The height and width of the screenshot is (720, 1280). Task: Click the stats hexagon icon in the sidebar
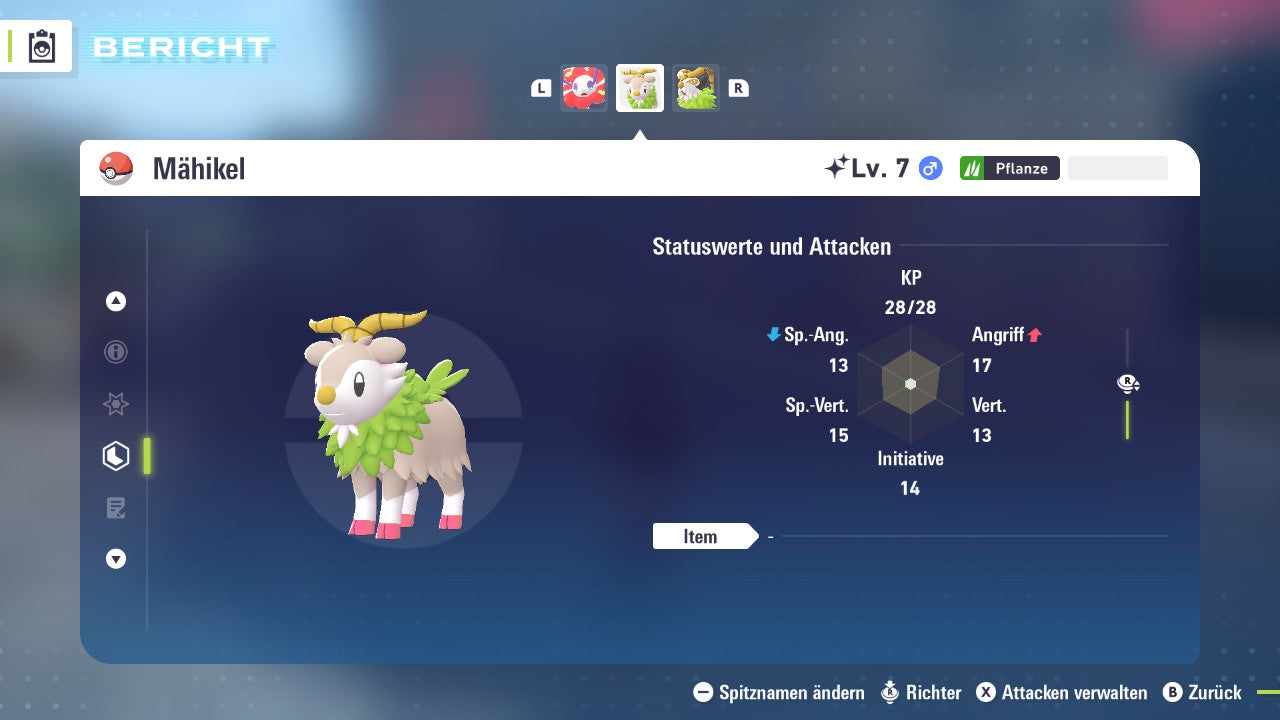tap(115, 456)
